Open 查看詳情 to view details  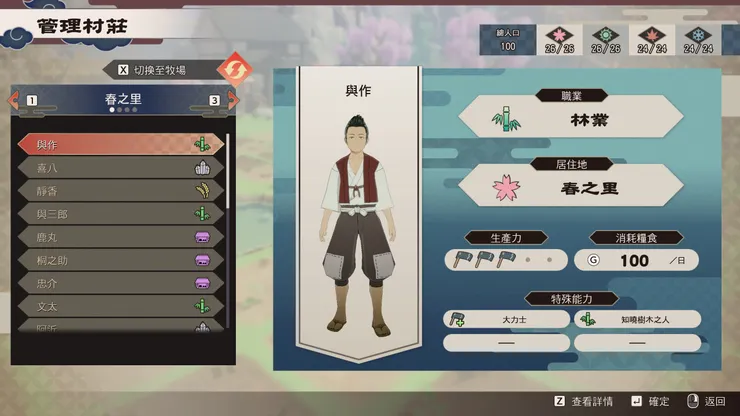(x=592, y=401)
